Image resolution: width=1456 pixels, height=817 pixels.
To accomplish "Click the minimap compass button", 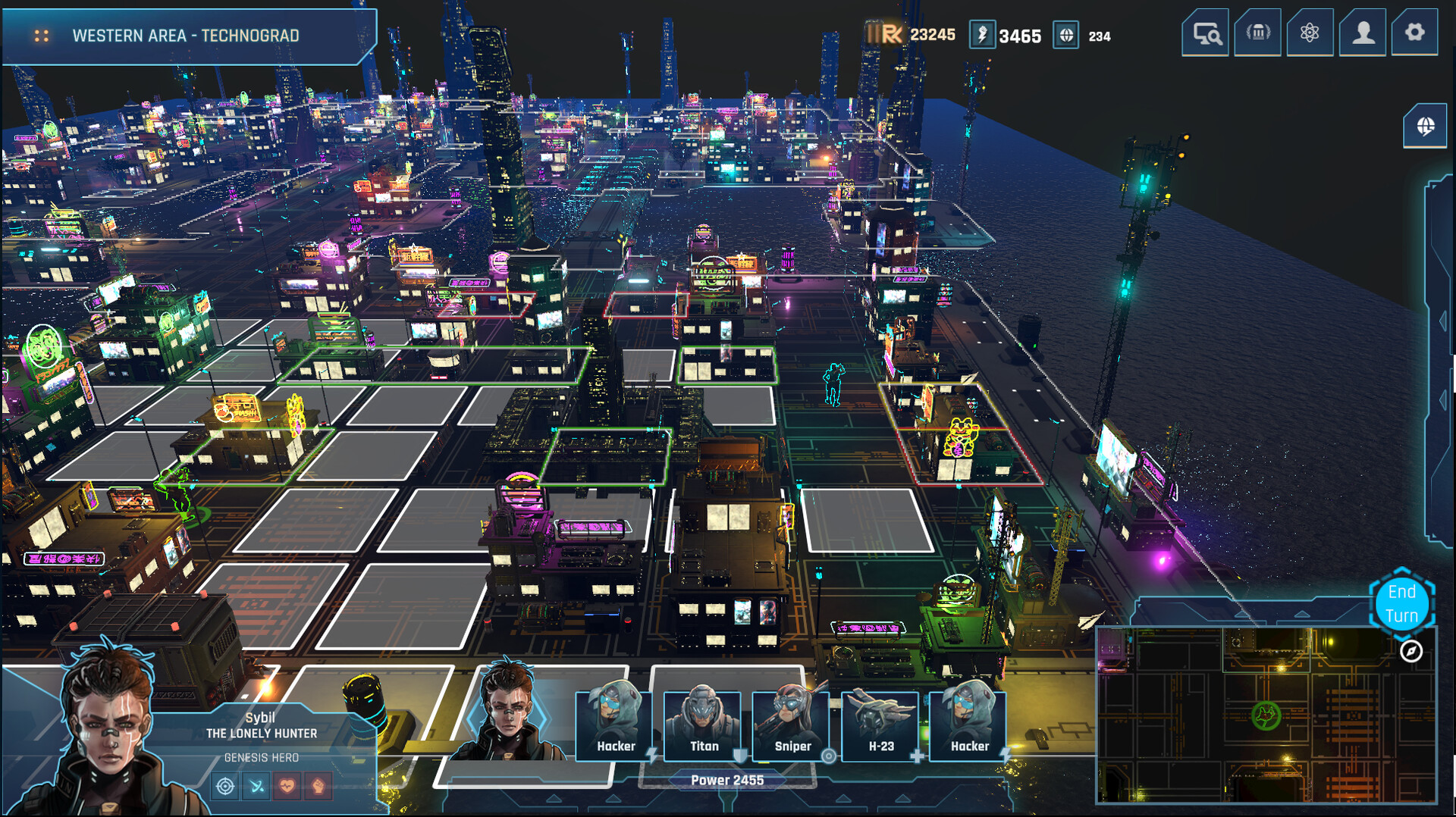I will coord(1410,651).
